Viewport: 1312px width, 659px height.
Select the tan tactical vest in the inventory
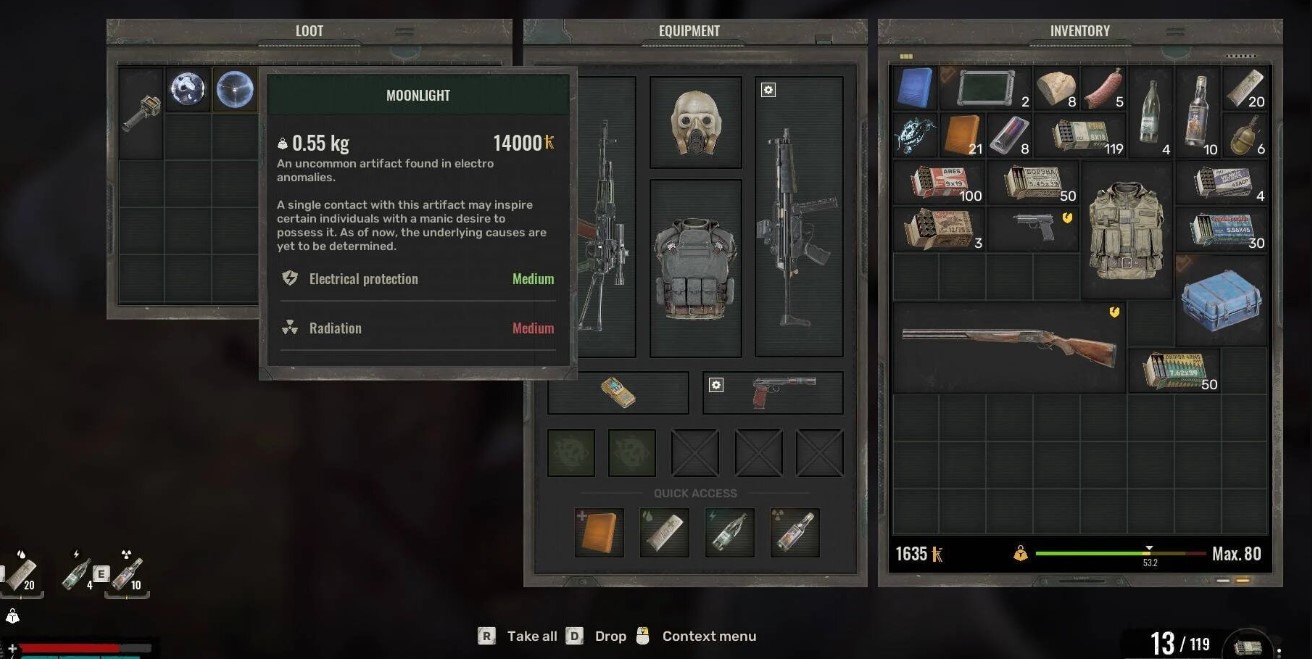[1126, 229]
